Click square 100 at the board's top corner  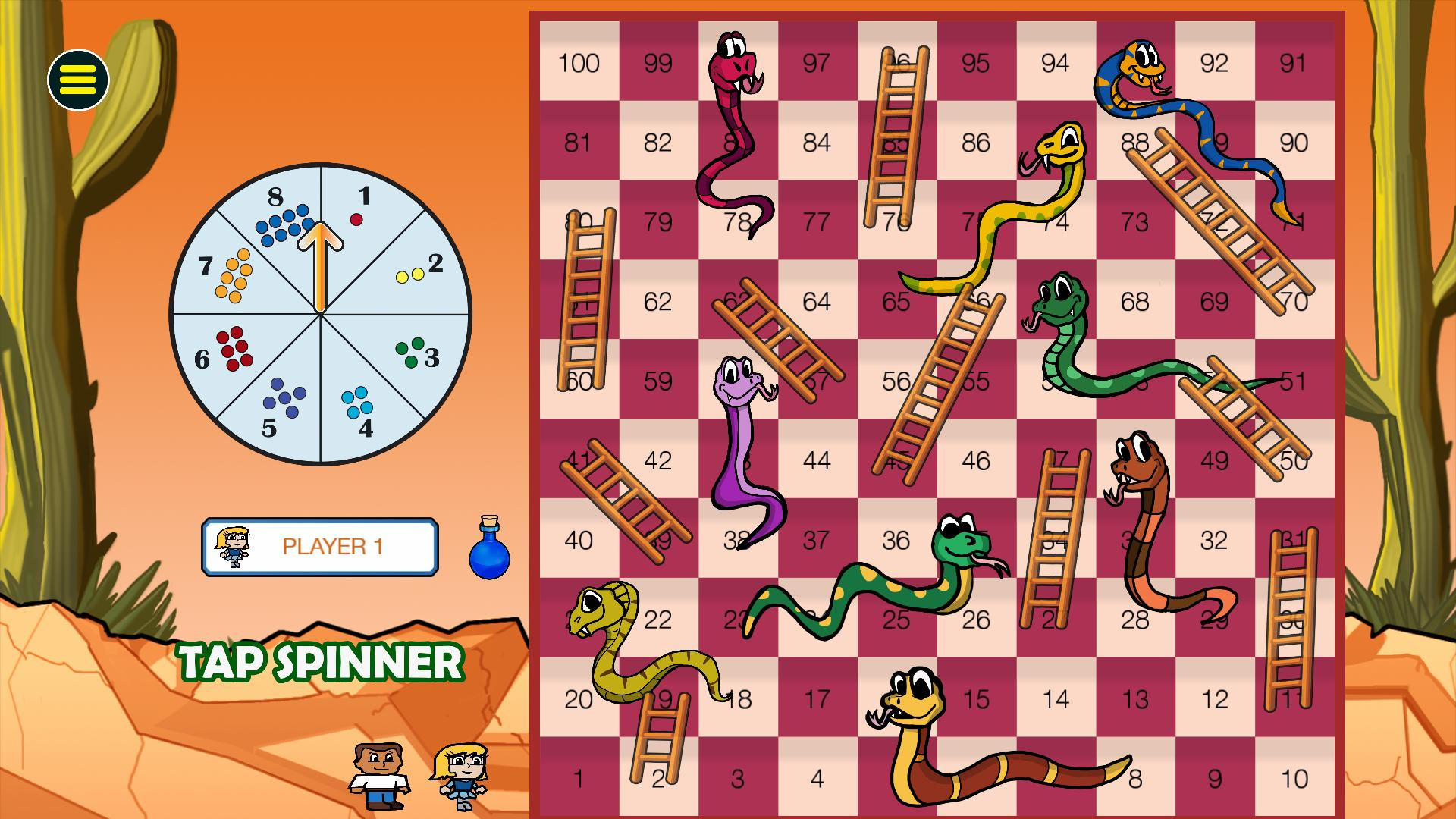point(578,64)
